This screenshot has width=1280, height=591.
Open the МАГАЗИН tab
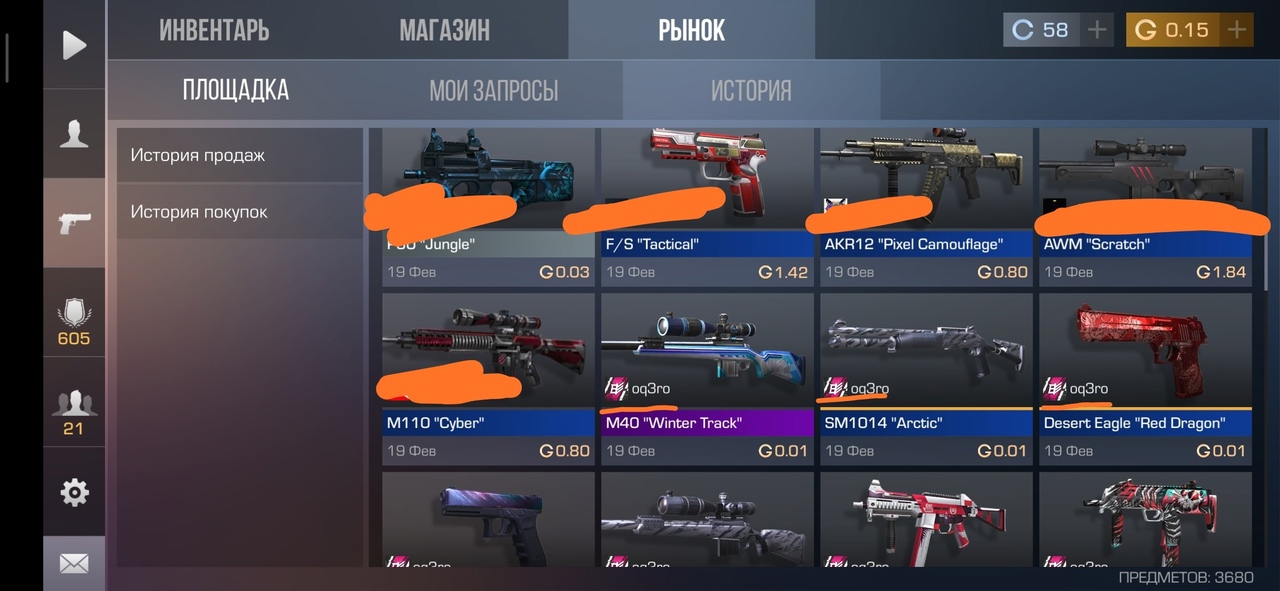pyautogui.click(x=444, y=30)
